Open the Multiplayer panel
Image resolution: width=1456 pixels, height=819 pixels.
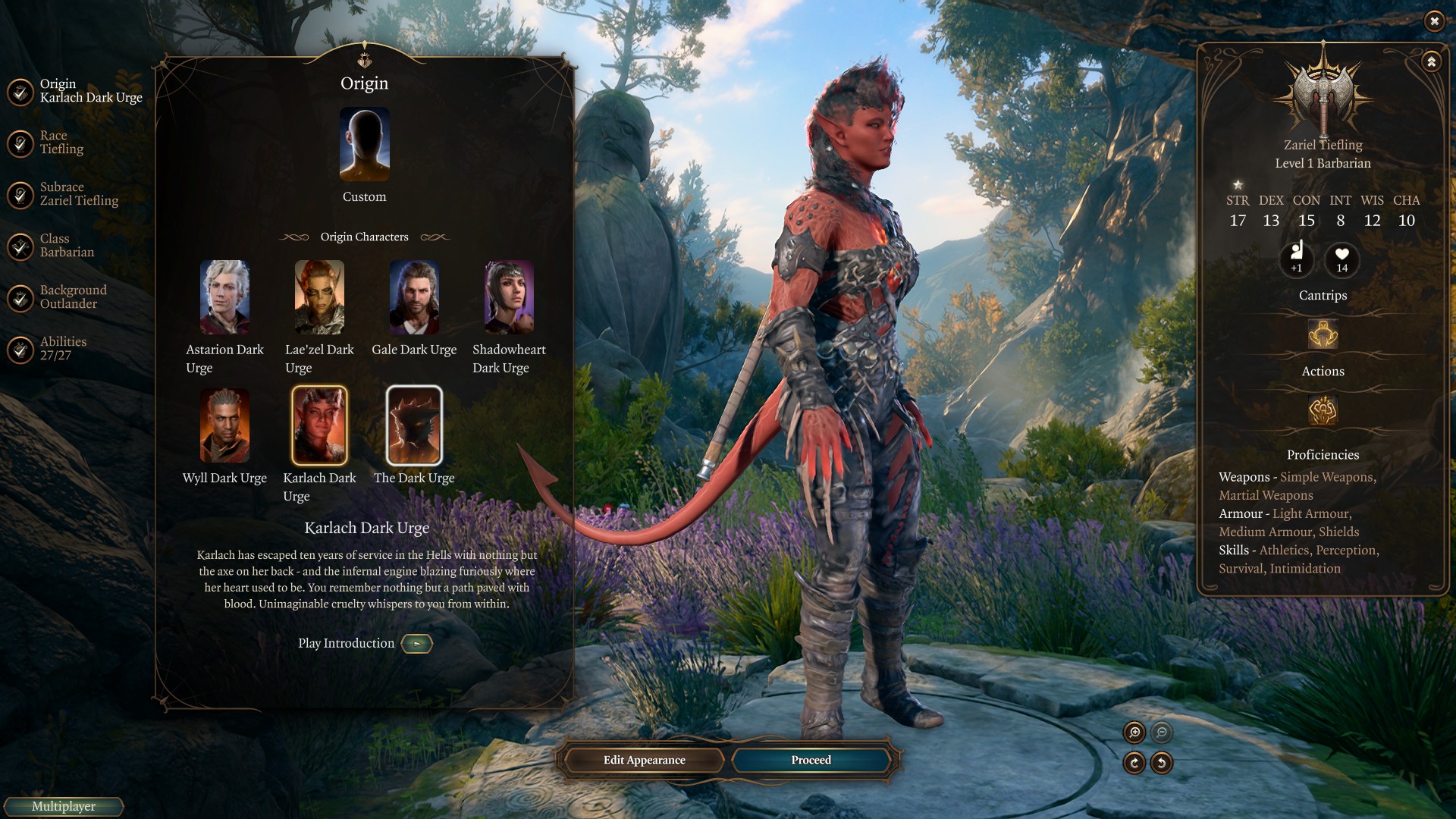[64, 806]
